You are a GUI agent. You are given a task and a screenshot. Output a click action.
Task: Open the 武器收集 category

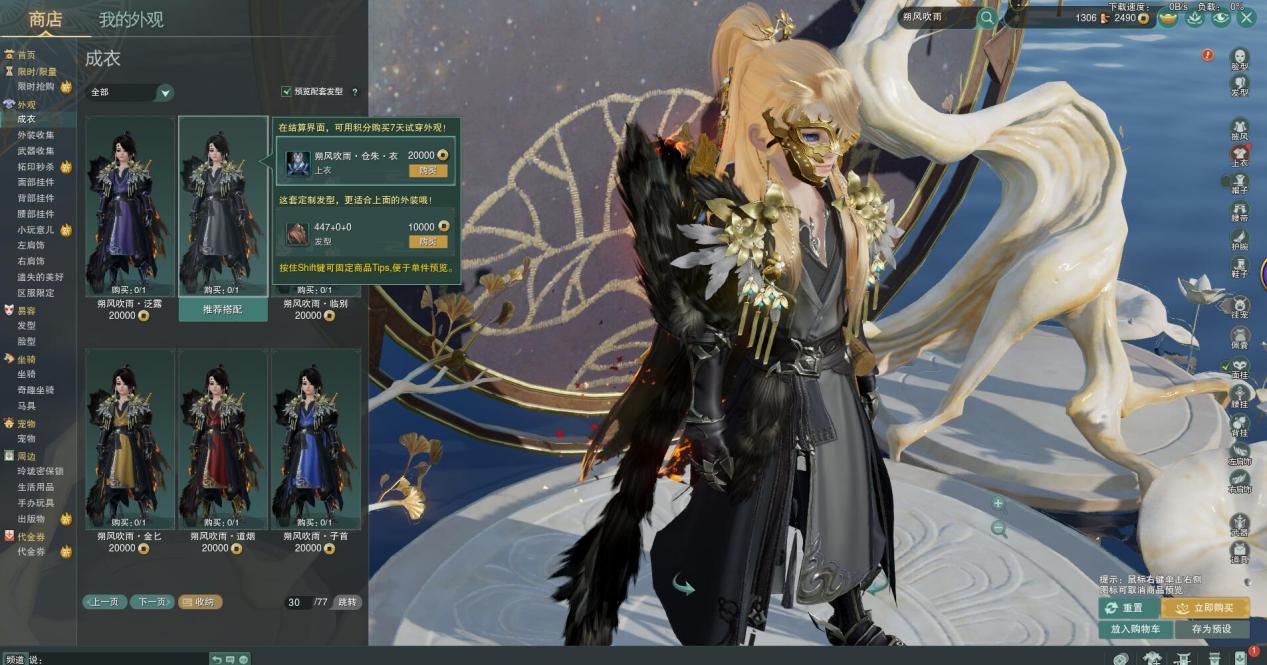(x=36, y=151)
